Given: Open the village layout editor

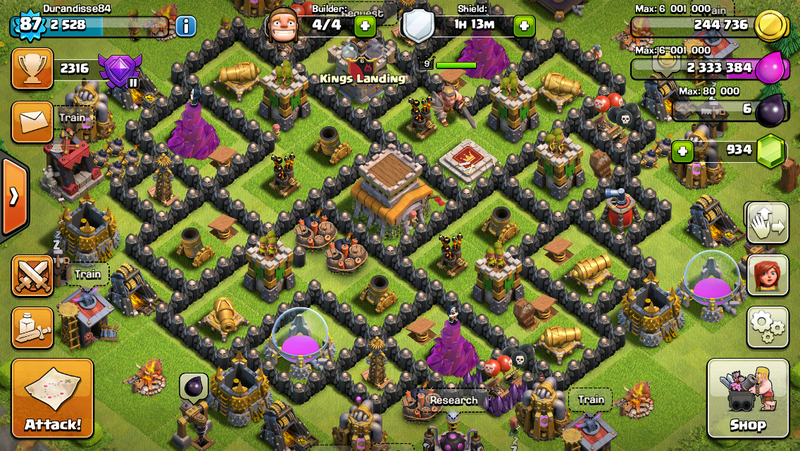Looking at the screenshot, I should coord(767,223).
